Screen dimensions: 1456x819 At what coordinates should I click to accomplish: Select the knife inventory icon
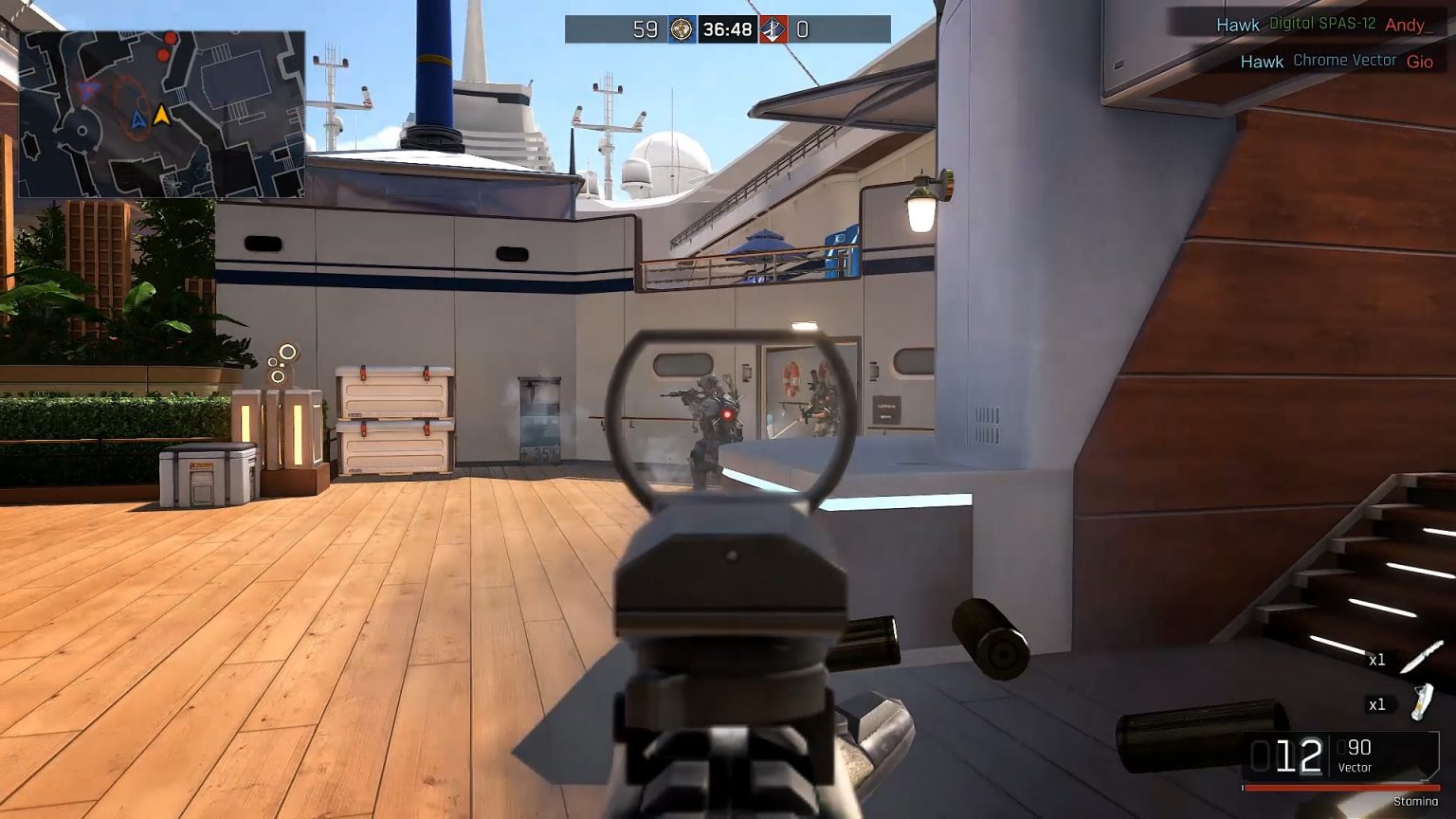click(1419, 659)
